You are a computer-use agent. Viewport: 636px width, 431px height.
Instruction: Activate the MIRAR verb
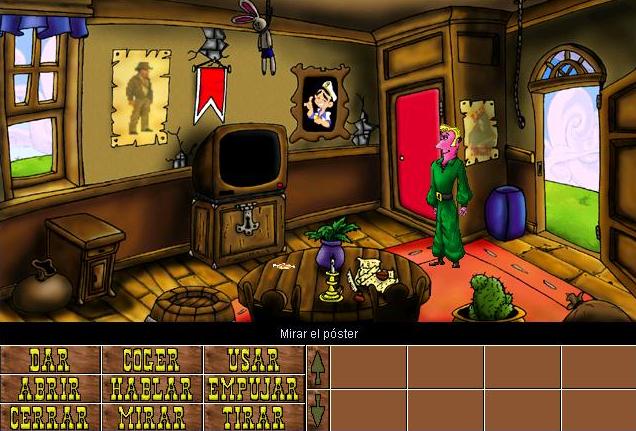tap(151, 416)
